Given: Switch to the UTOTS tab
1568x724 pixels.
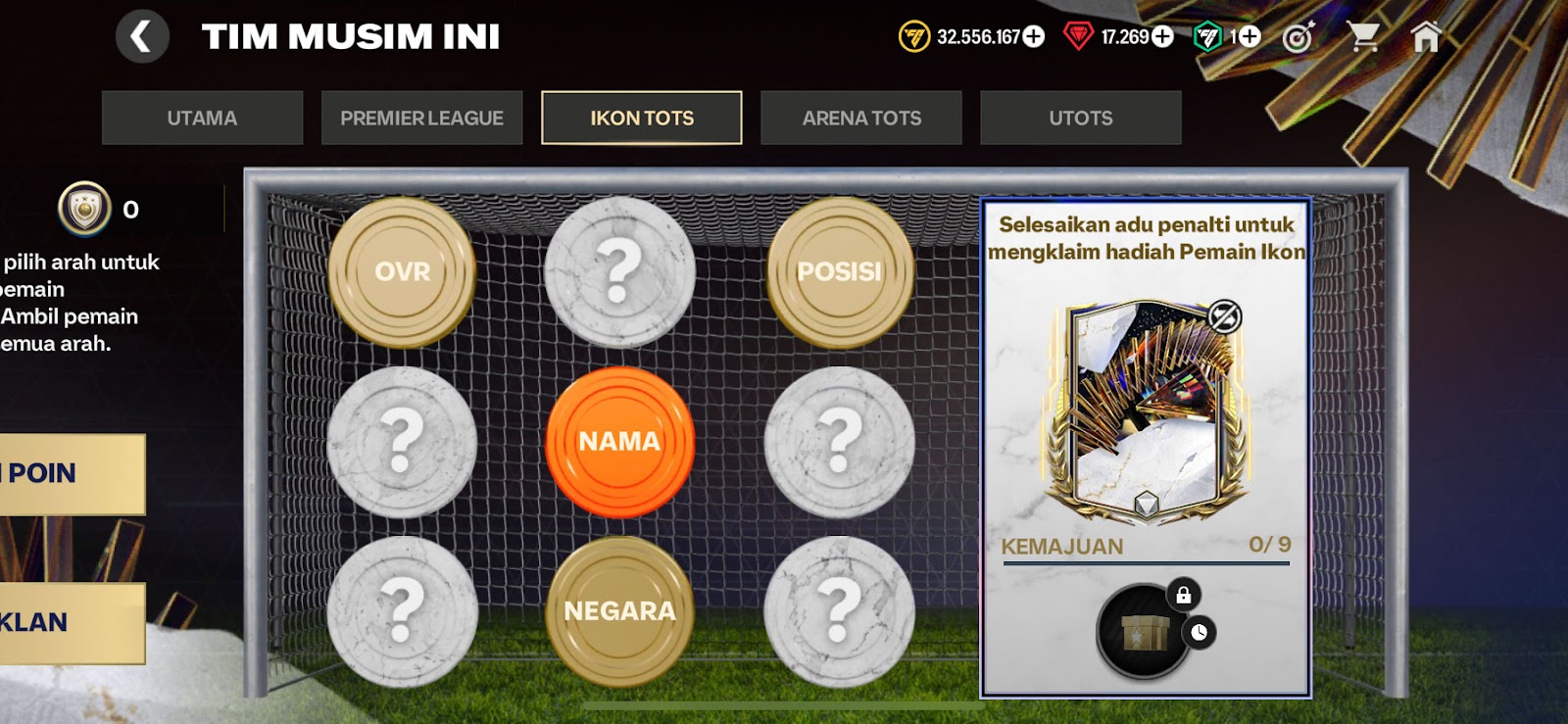Looking at the screenshot, I should tap(1081, 119).
